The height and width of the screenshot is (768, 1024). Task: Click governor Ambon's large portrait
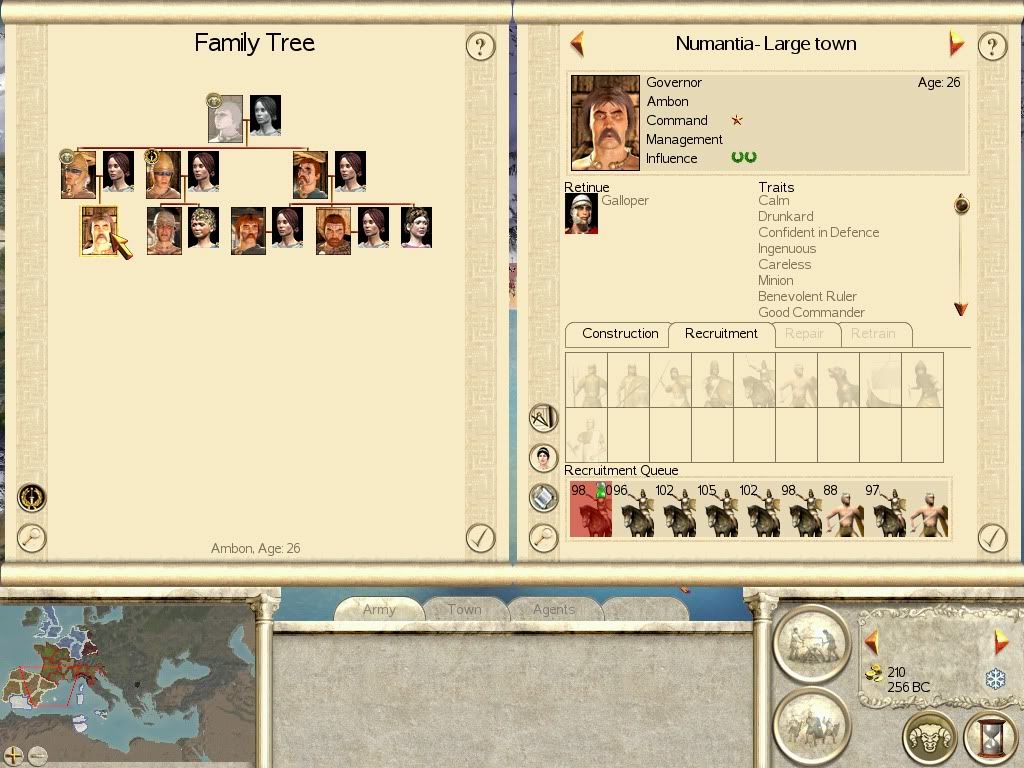(x=605, y=123)
